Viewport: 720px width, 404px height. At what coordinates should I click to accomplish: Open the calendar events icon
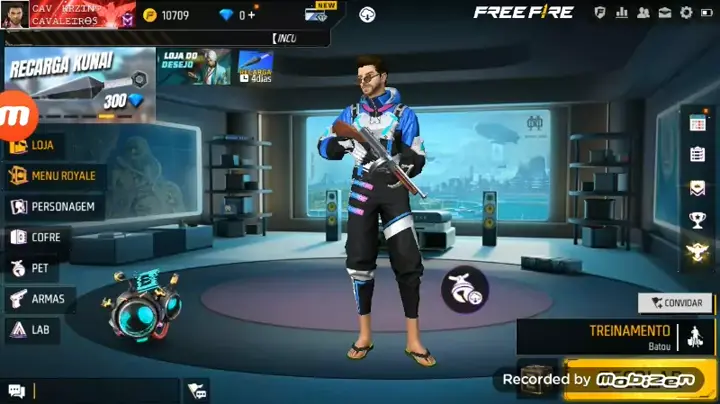pos(698,123)
